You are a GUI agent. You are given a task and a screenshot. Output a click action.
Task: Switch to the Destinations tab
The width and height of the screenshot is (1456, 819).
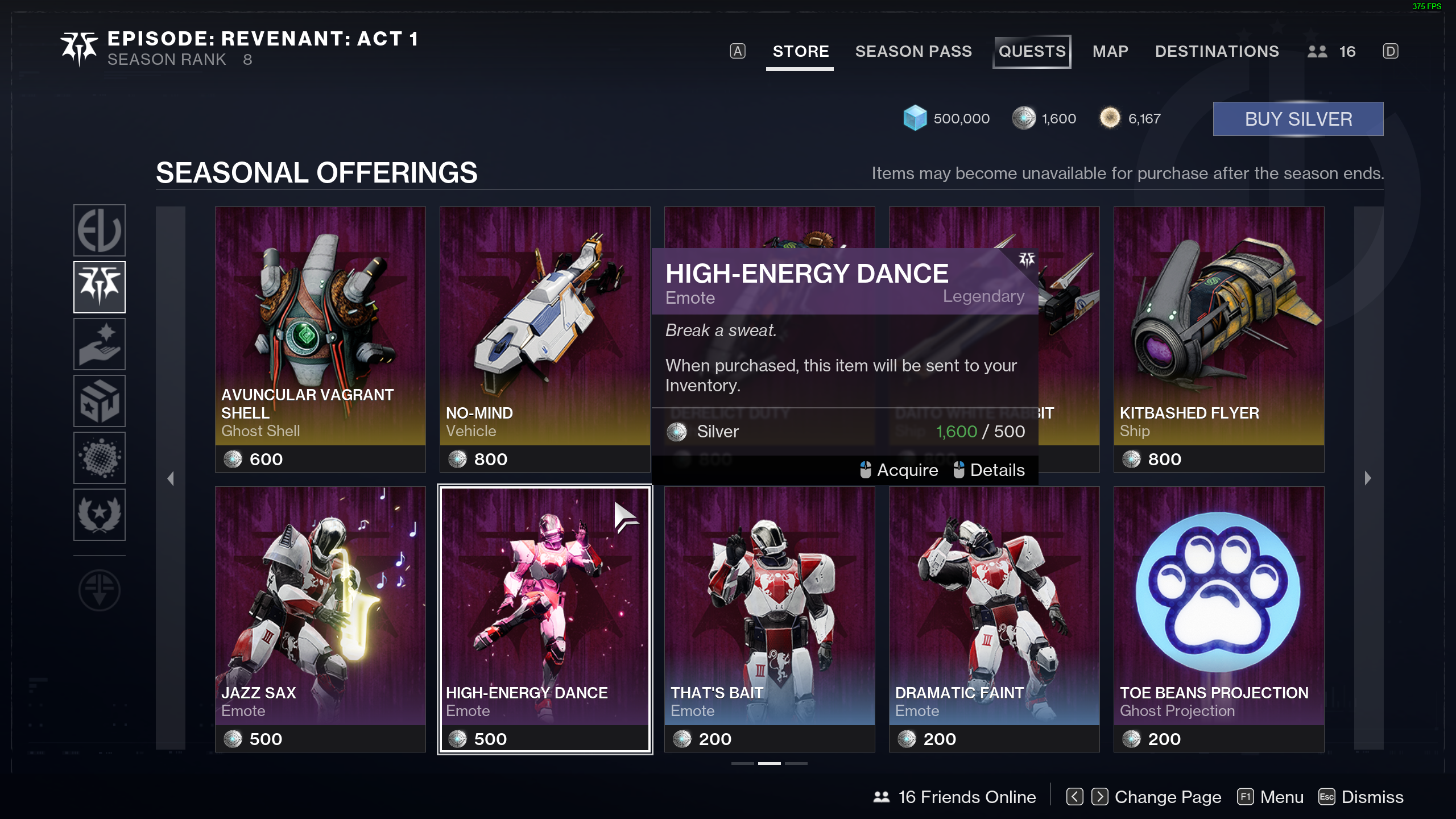(1217, 52)
